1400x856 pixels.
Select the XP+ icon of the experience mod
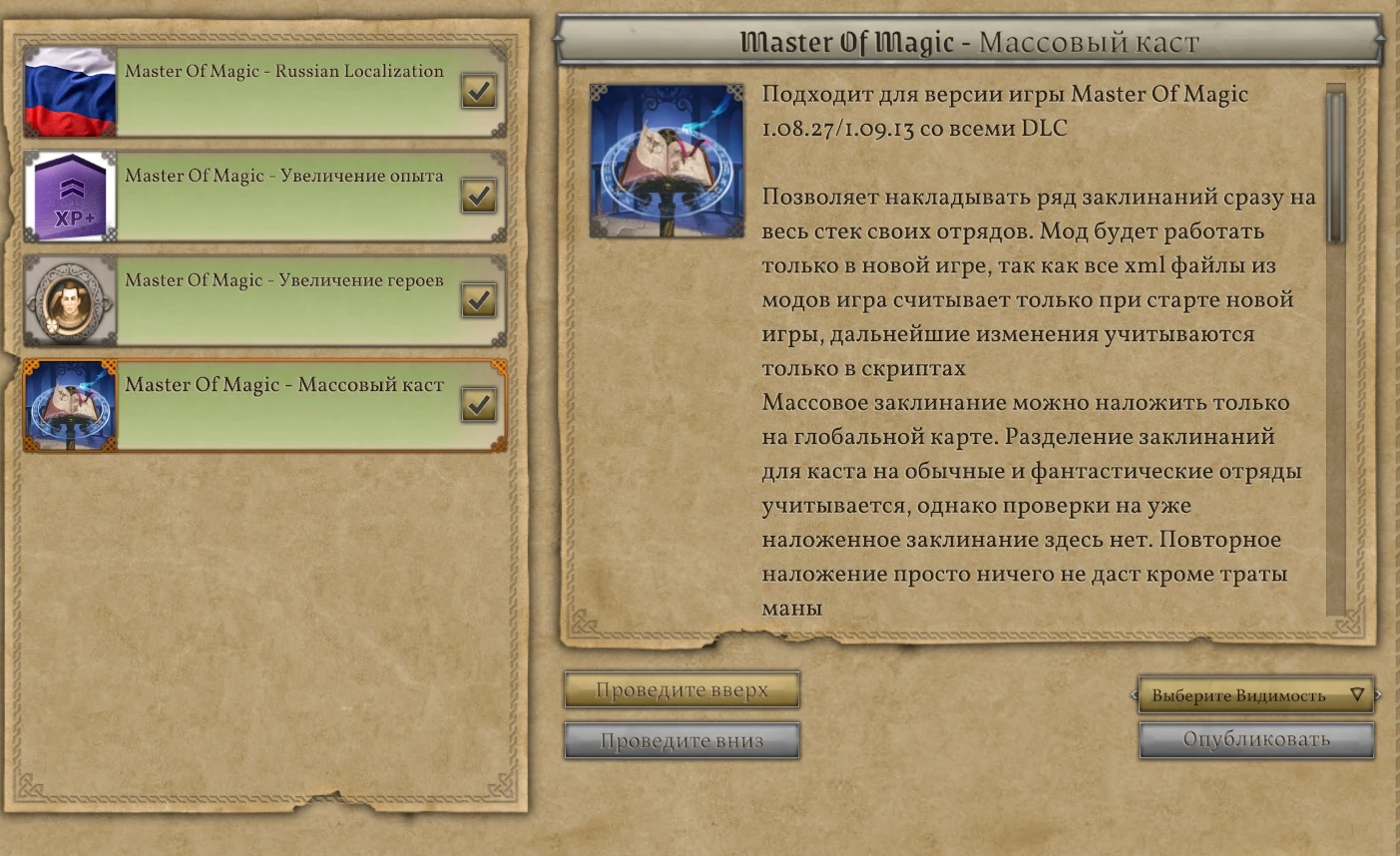point(69,196)
